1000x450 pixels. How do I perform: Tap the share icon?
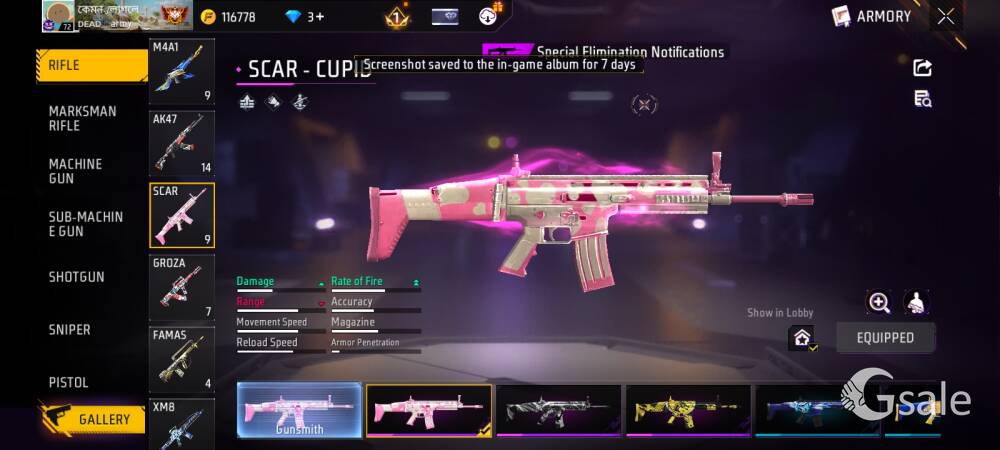tap(922, 68)
